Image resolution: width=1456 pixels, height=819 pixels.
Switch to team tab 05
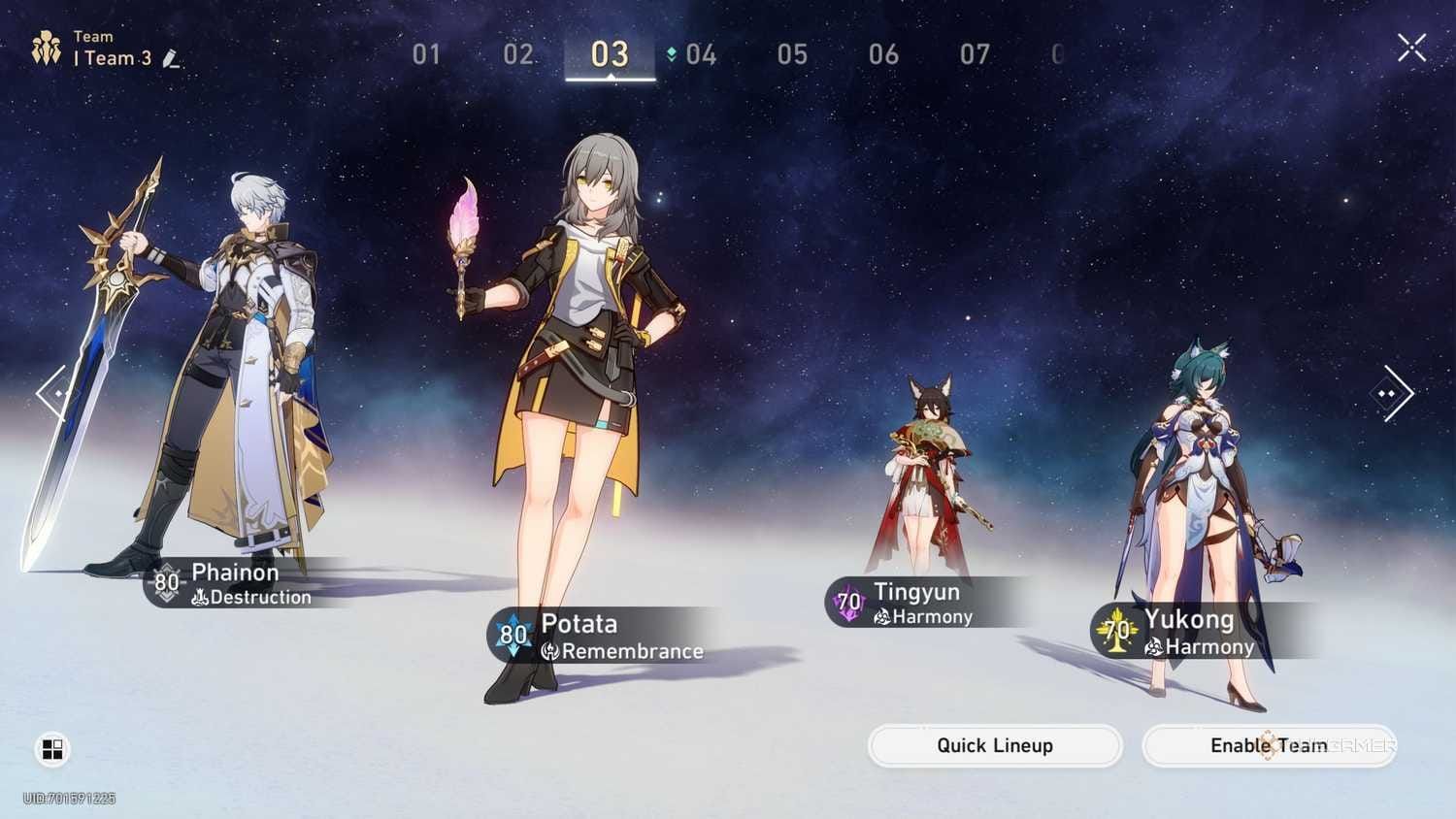792,54
